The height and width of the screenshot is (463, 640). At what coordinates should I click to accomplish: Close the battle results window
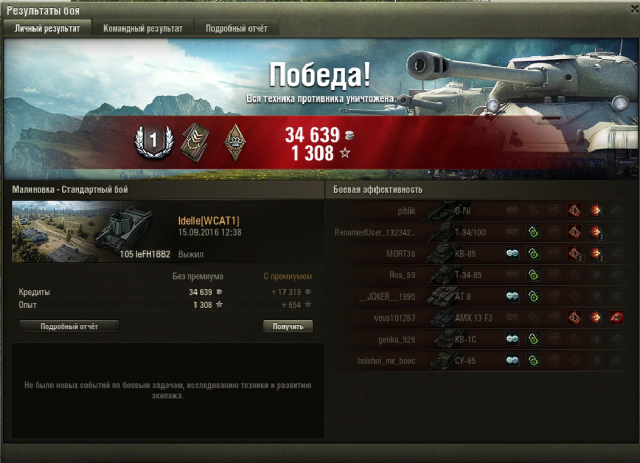coord(628,9)
